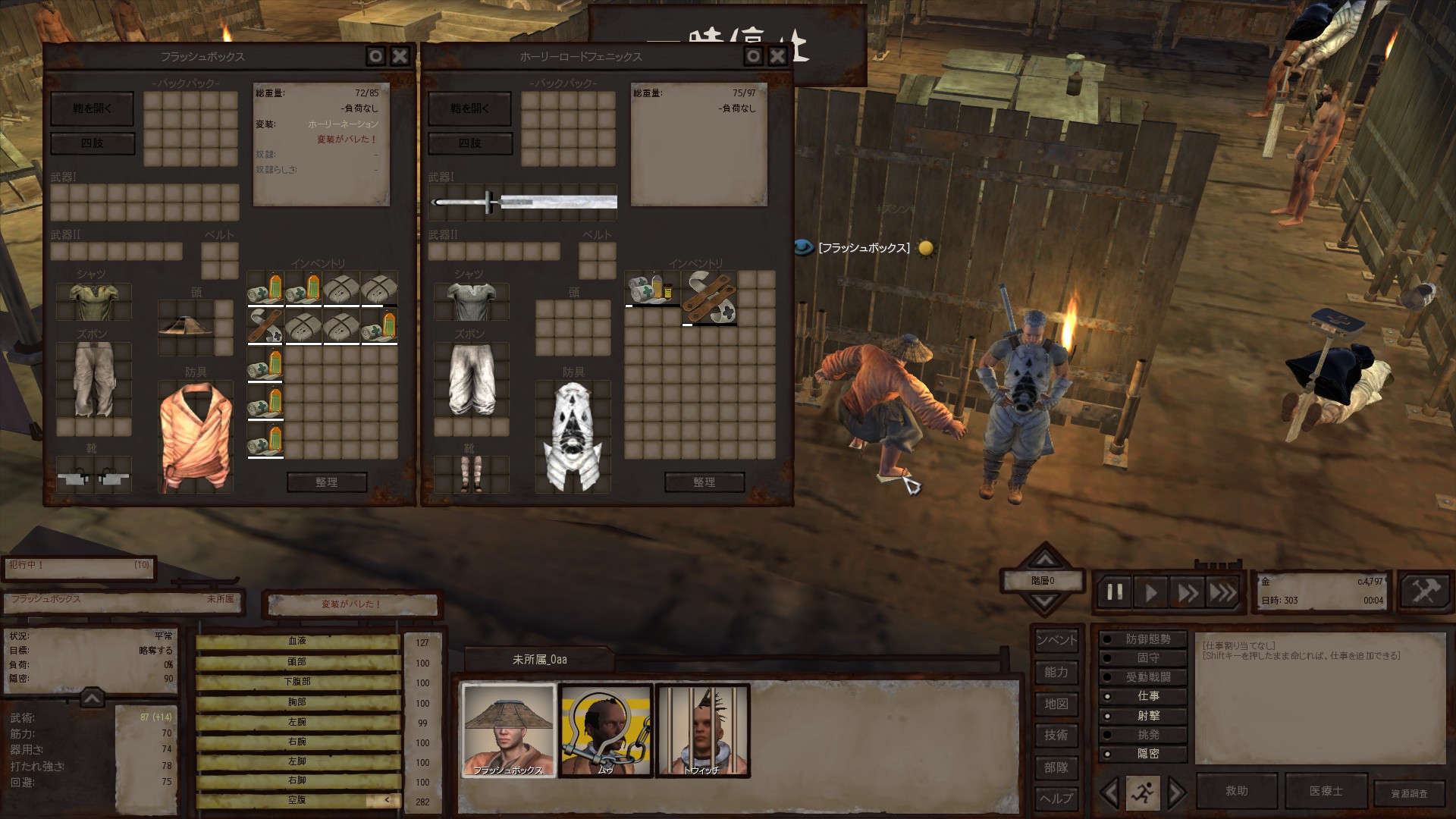
Task: Close the フラッシュボックス inventory window
Action: click(400, 56)
